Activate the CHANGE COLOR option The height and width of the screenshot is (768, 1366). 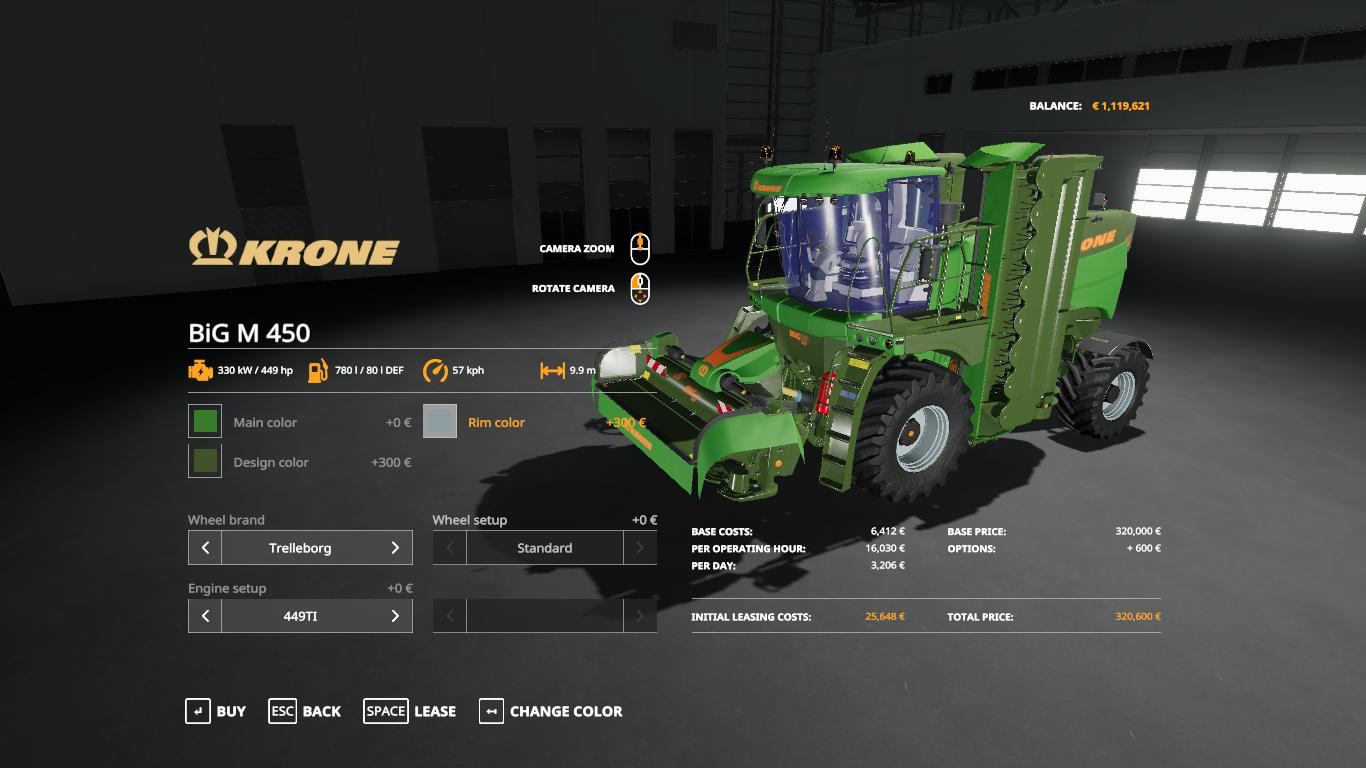point(551,711)
